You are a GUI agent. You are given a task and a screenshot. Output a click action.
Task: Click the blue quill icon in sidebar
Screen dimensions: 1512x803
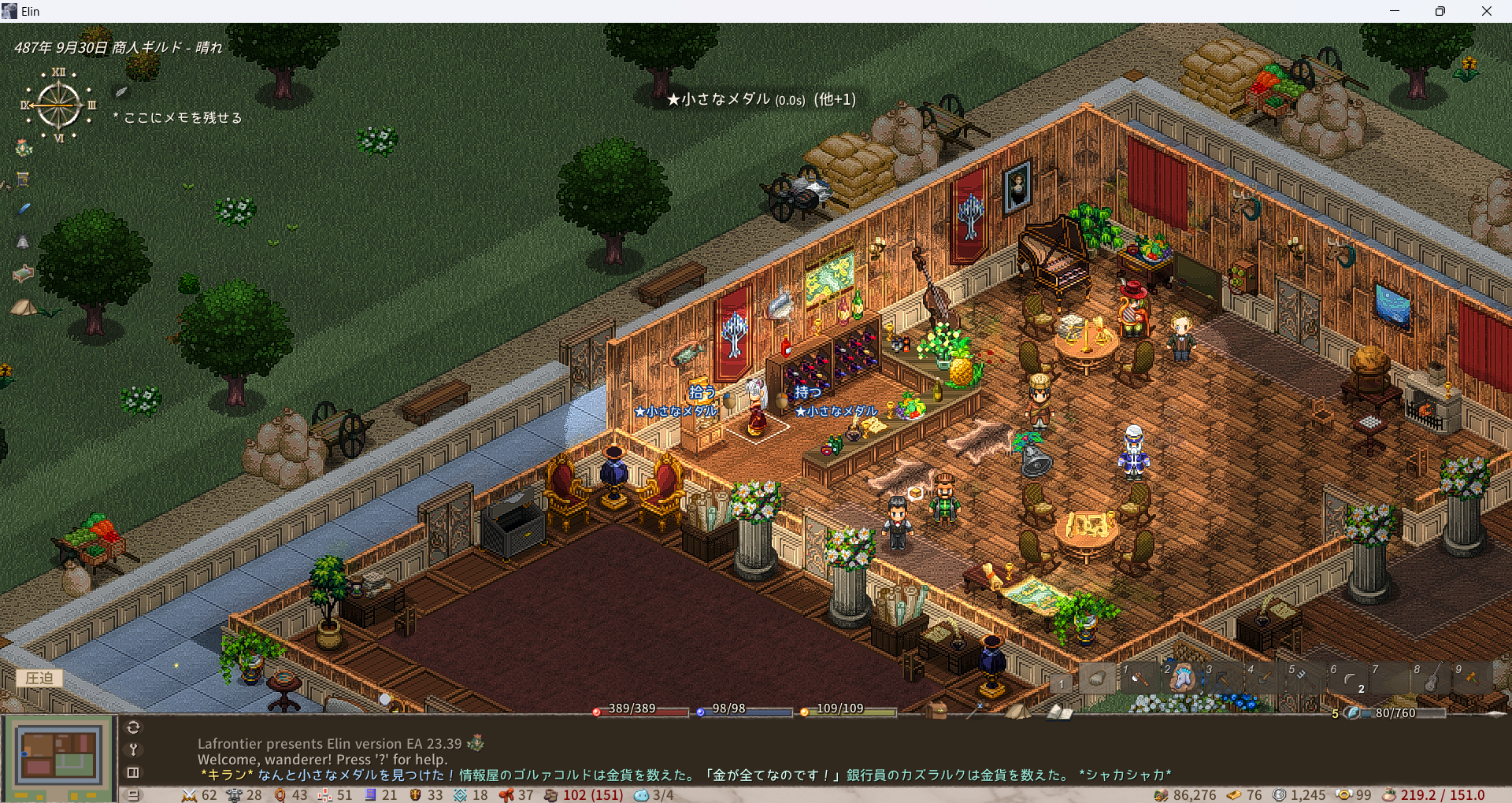24,209
